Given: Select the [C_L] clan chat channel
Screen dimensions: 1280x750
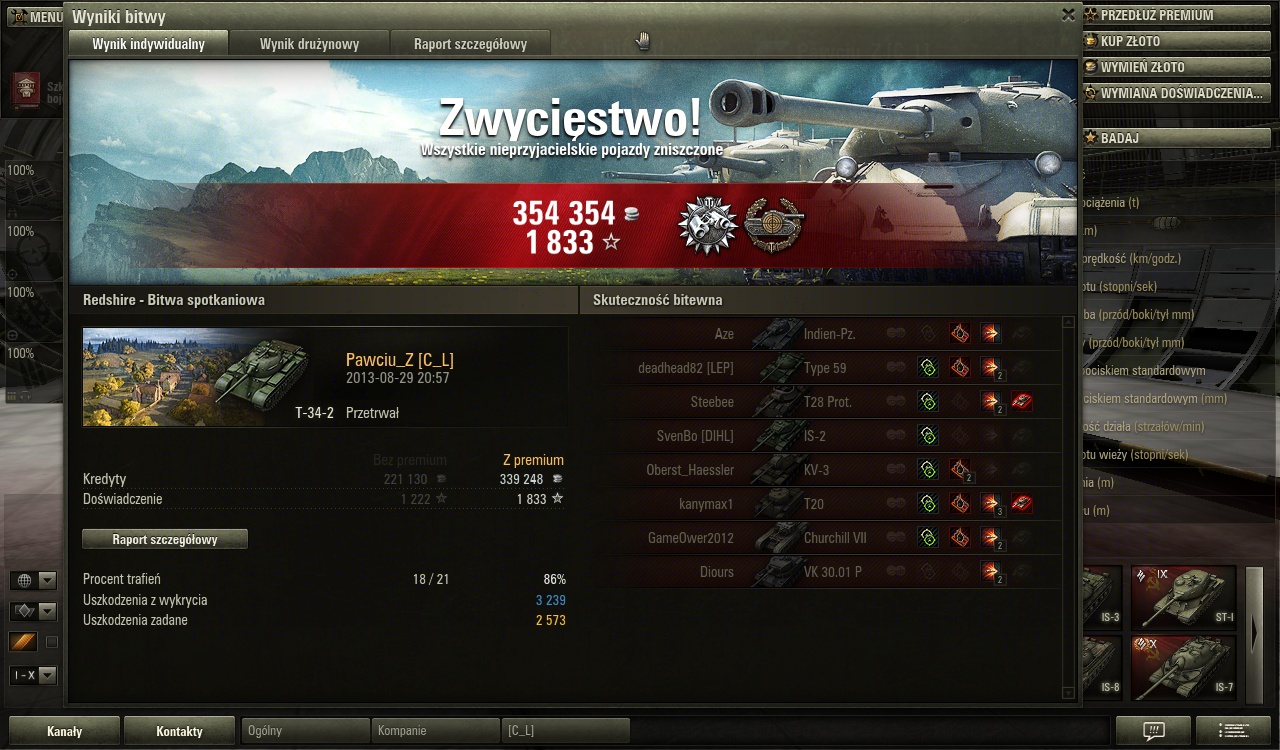Looking at the screenshot, I should [x=565, y=731].
